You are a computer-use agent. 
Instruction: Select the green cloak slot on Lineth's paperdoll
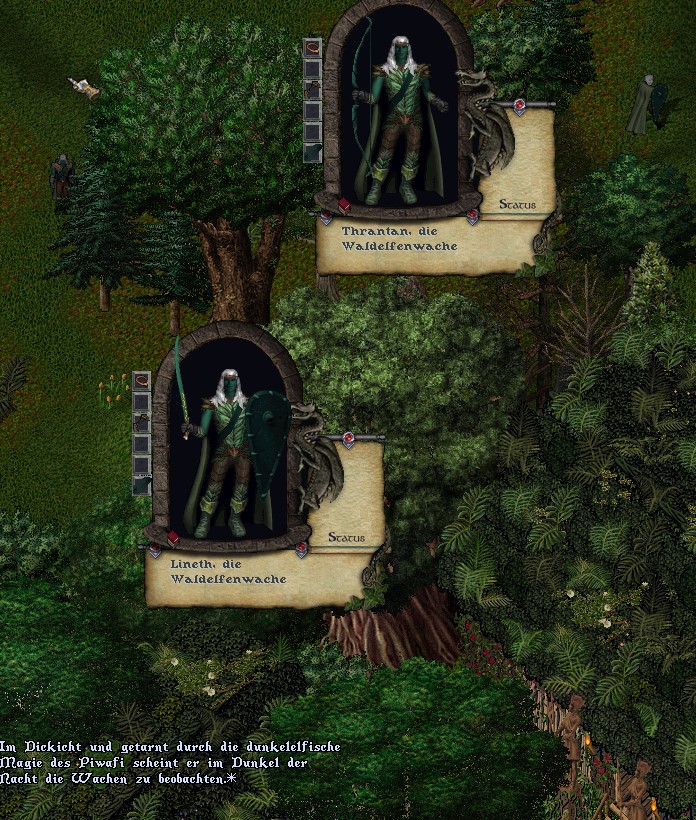click(142, 486)
